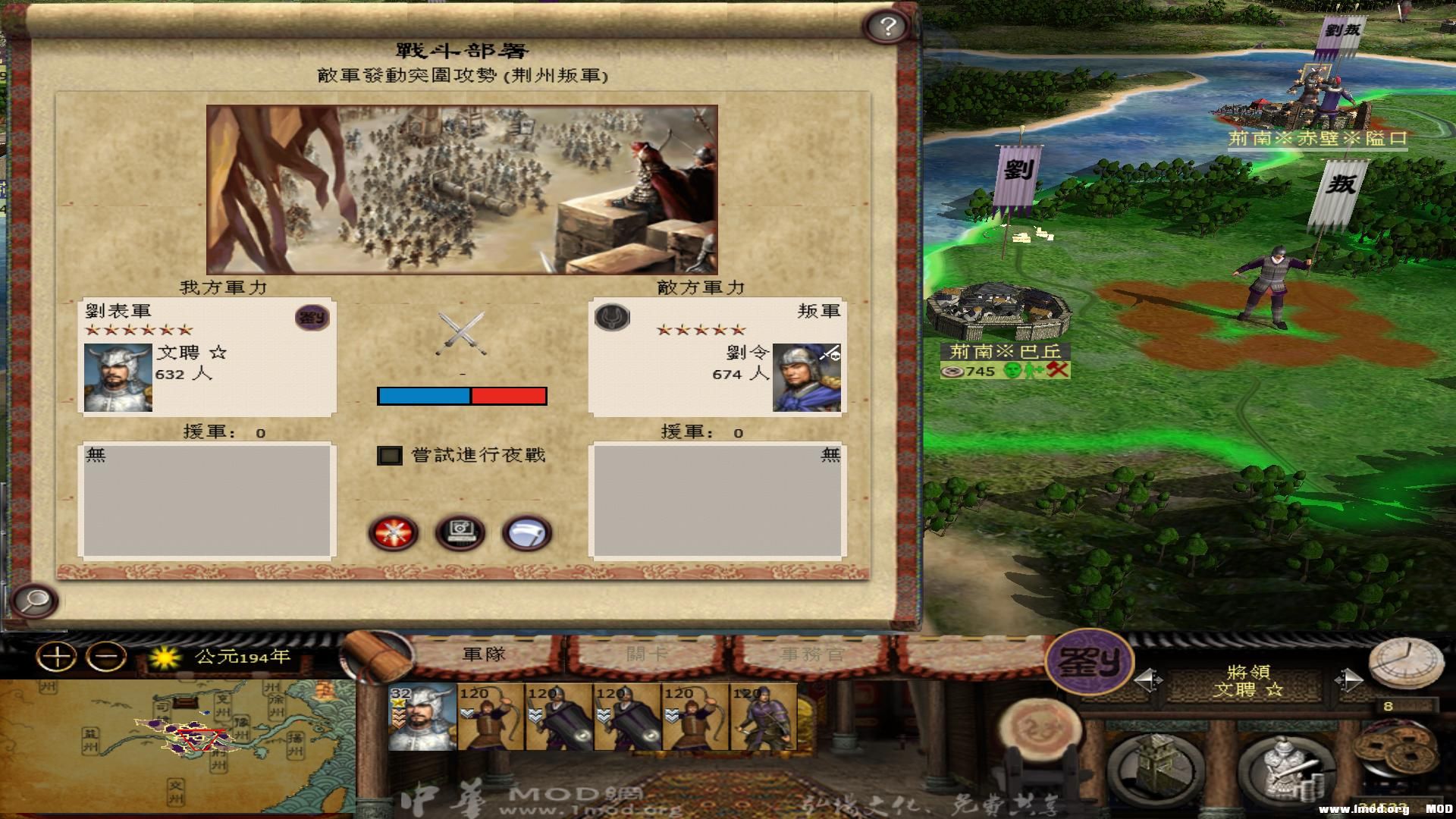Click the auto-resolve battle computer icon
Screen dimensions: 1456x819
click(460, 533)
